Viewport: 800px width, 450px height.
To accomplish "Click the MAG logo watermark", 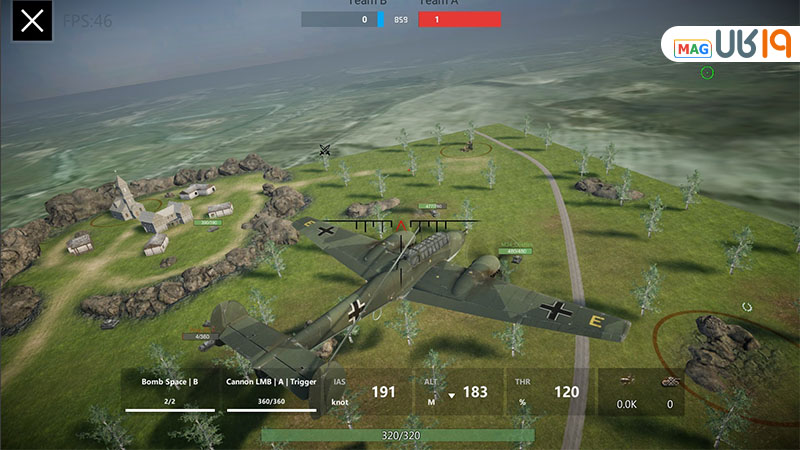I will 729,45.
